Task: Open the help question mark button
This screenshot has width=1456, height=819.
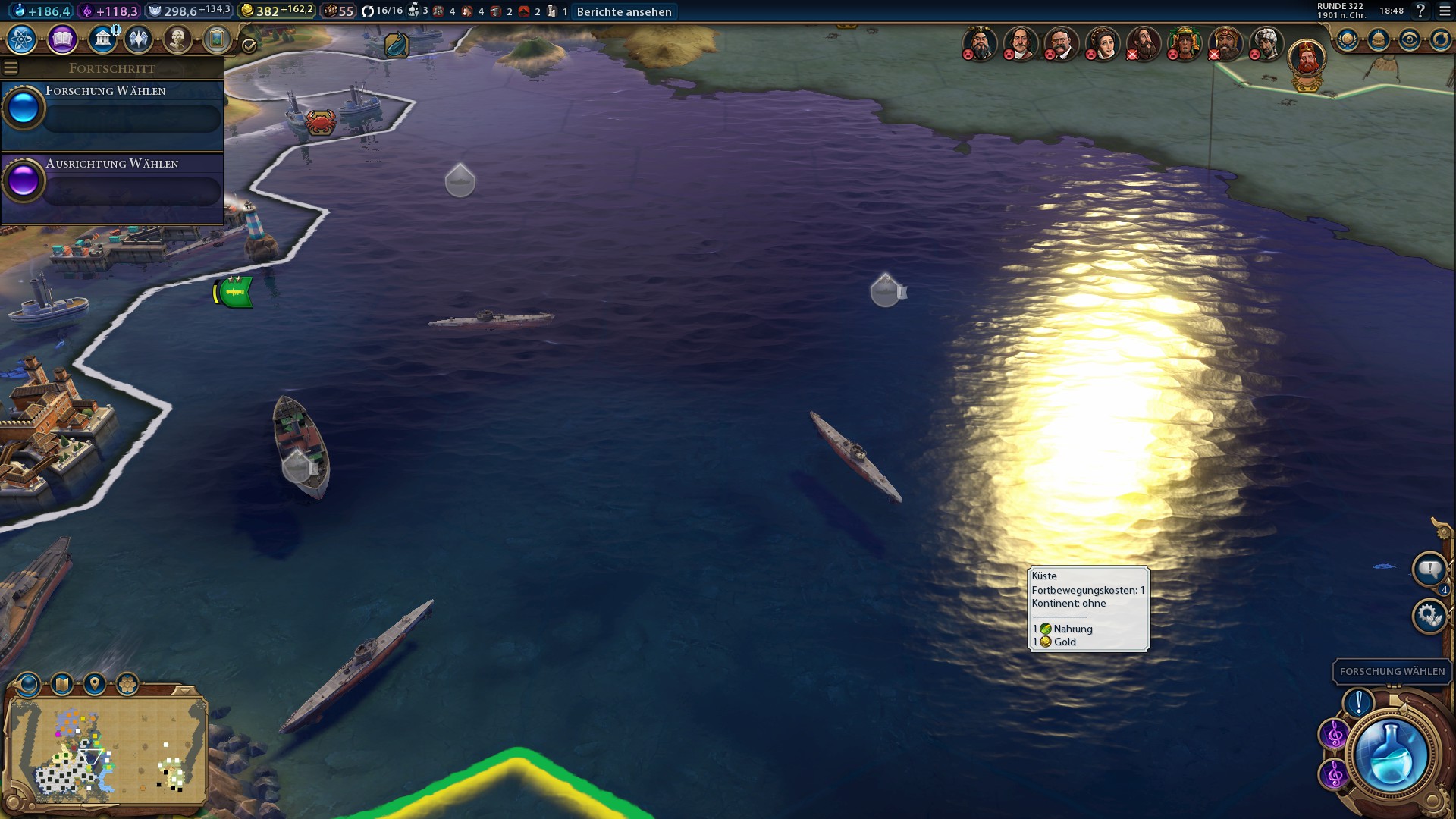Action: 1421,11
